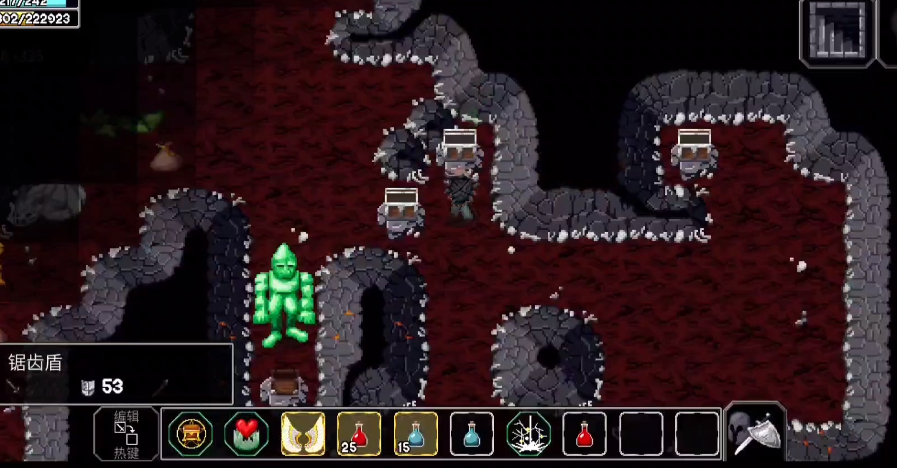Use the golden chest hotbar skill
Screen dimensions: 897x468
point(189,433)
